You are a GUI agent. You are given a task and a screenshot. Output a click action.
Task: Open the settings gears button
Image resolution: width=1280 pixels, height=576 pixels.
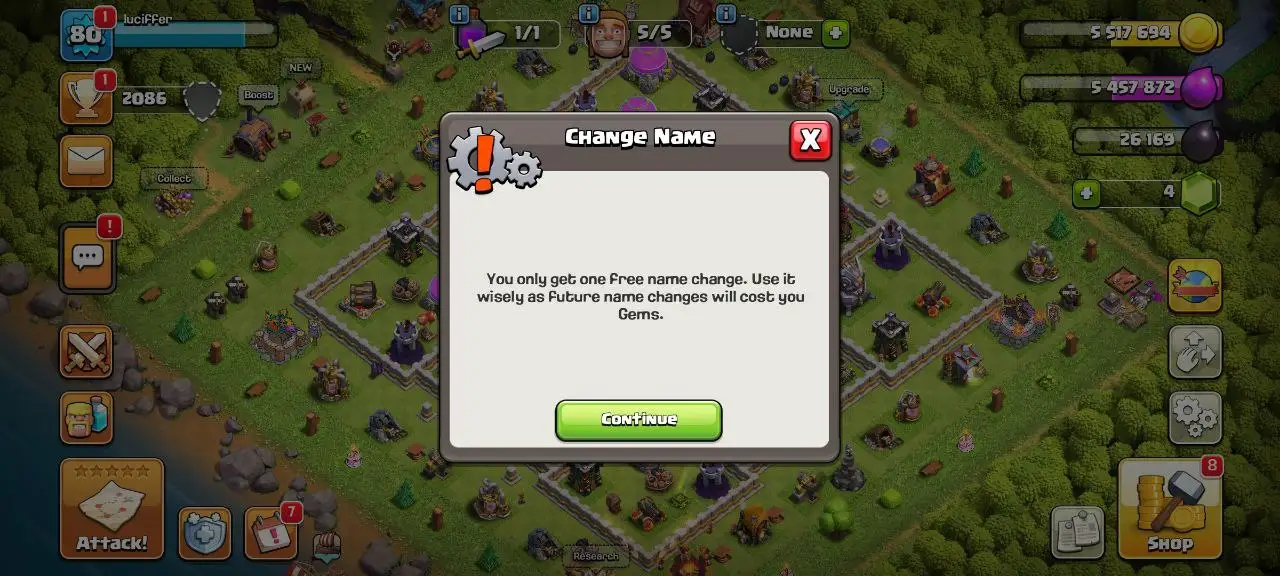[1195, 417]
